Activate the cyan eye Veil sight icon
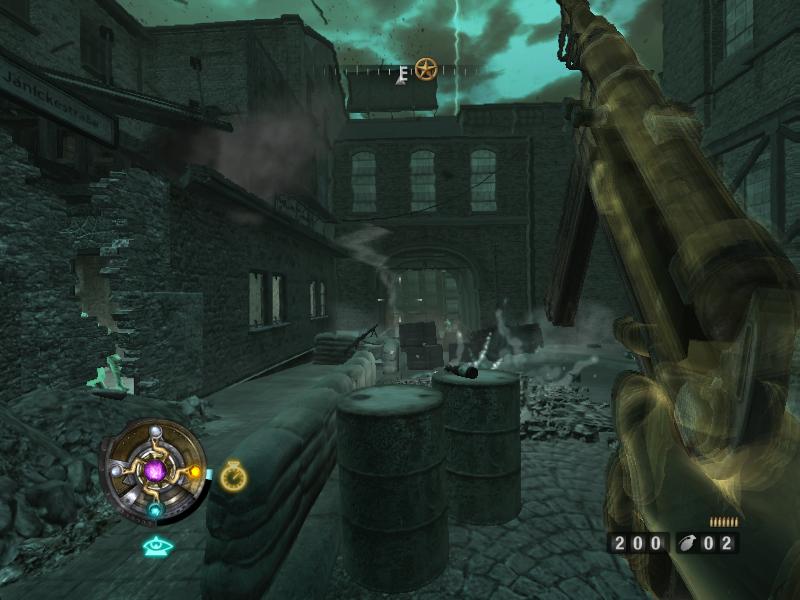 click(x=155, y=546)
